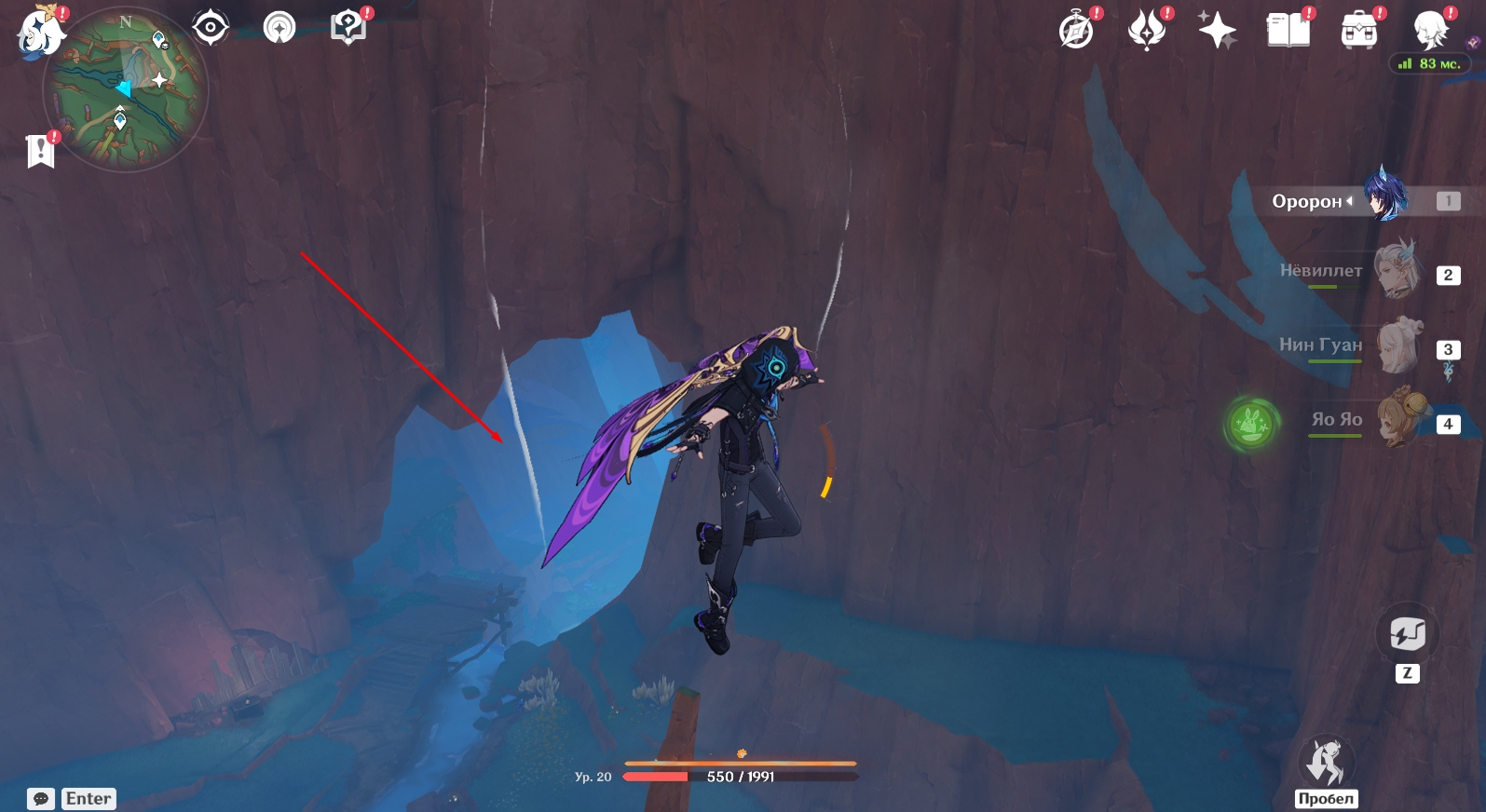Use the gadget button above Z
The image size is (1486, 812).
(1407, 635)
